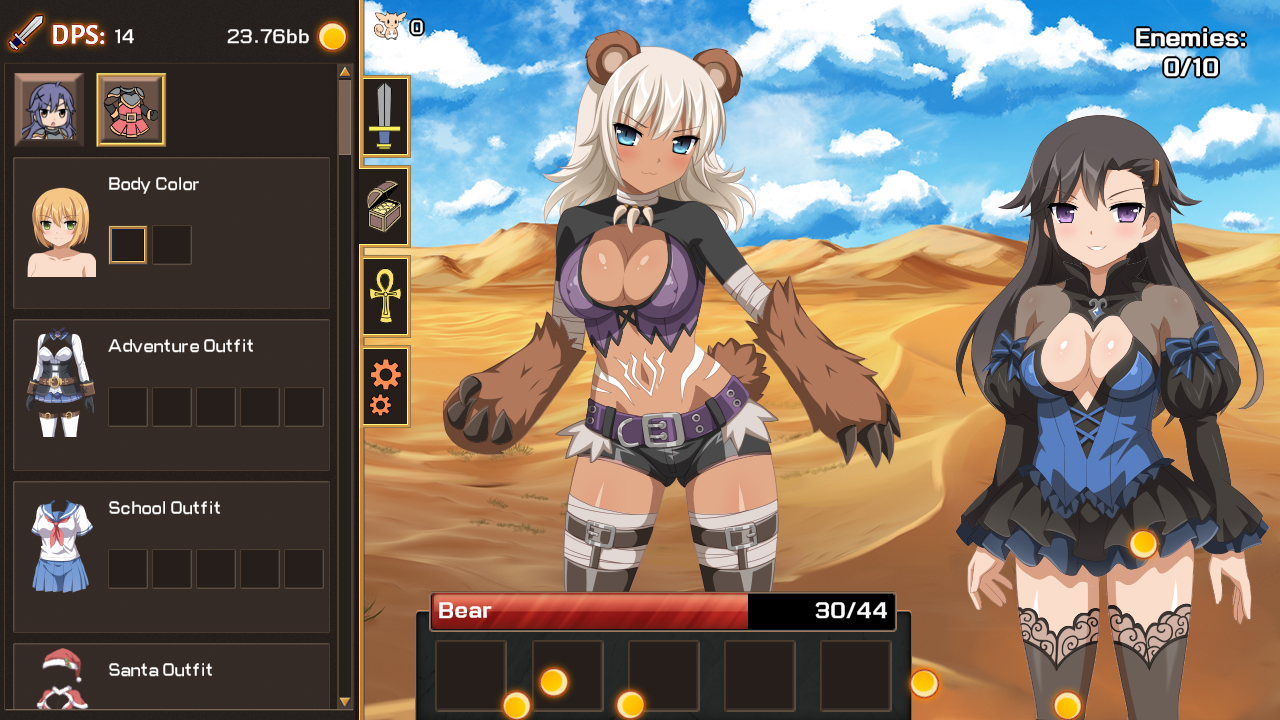Viewport: 1280px width, 720px height.
Task: Switch to the armor customization tab
Action: [130, 108]
